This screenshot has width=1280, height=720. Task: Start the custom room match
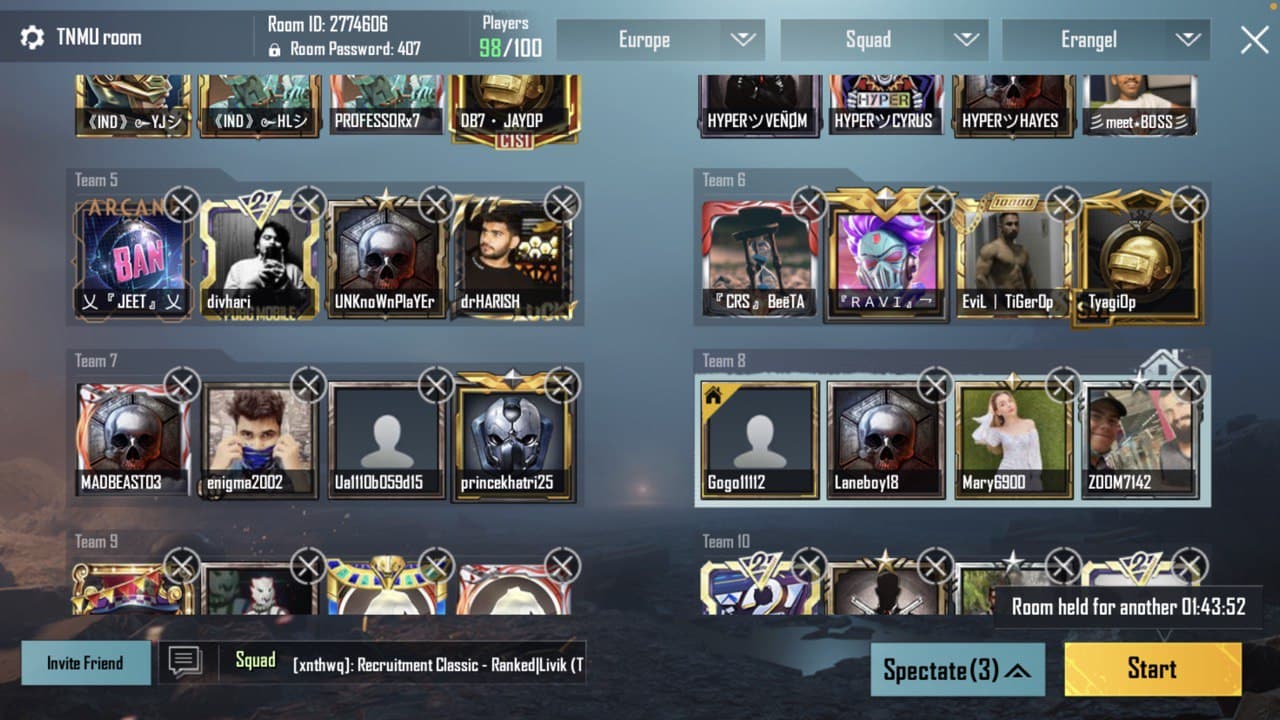point(1152,669)
